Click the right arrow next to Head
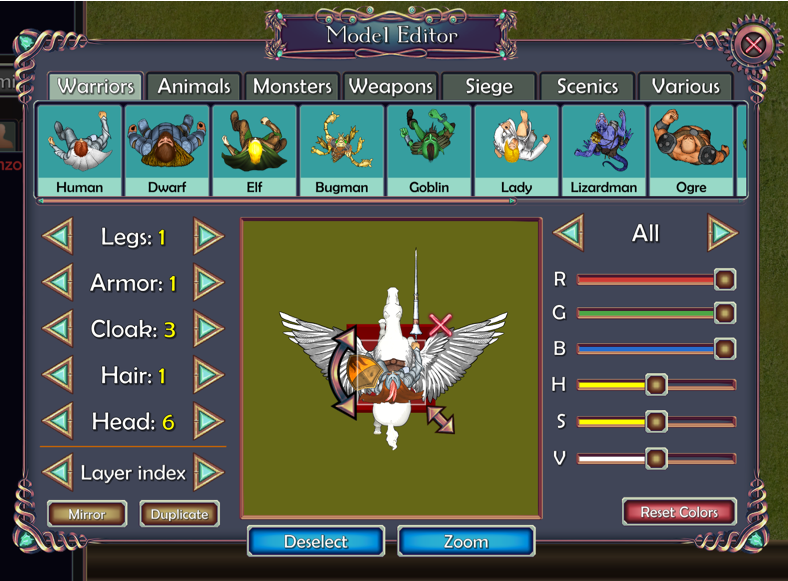788x581 pixels. pyautogui.click(x=208, y=421)
